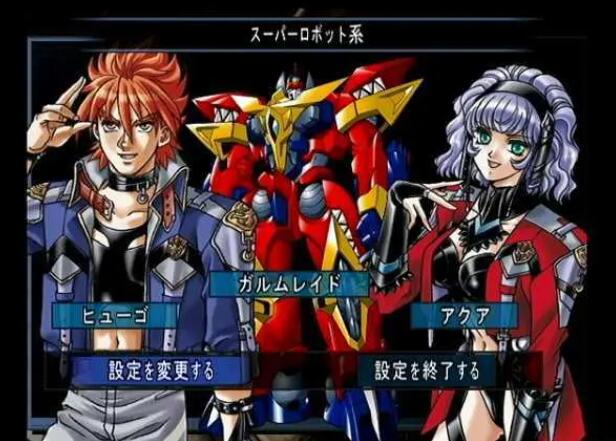Confirm with 設定を終了する
Screen dimensions: 616x441
(428, 371)
